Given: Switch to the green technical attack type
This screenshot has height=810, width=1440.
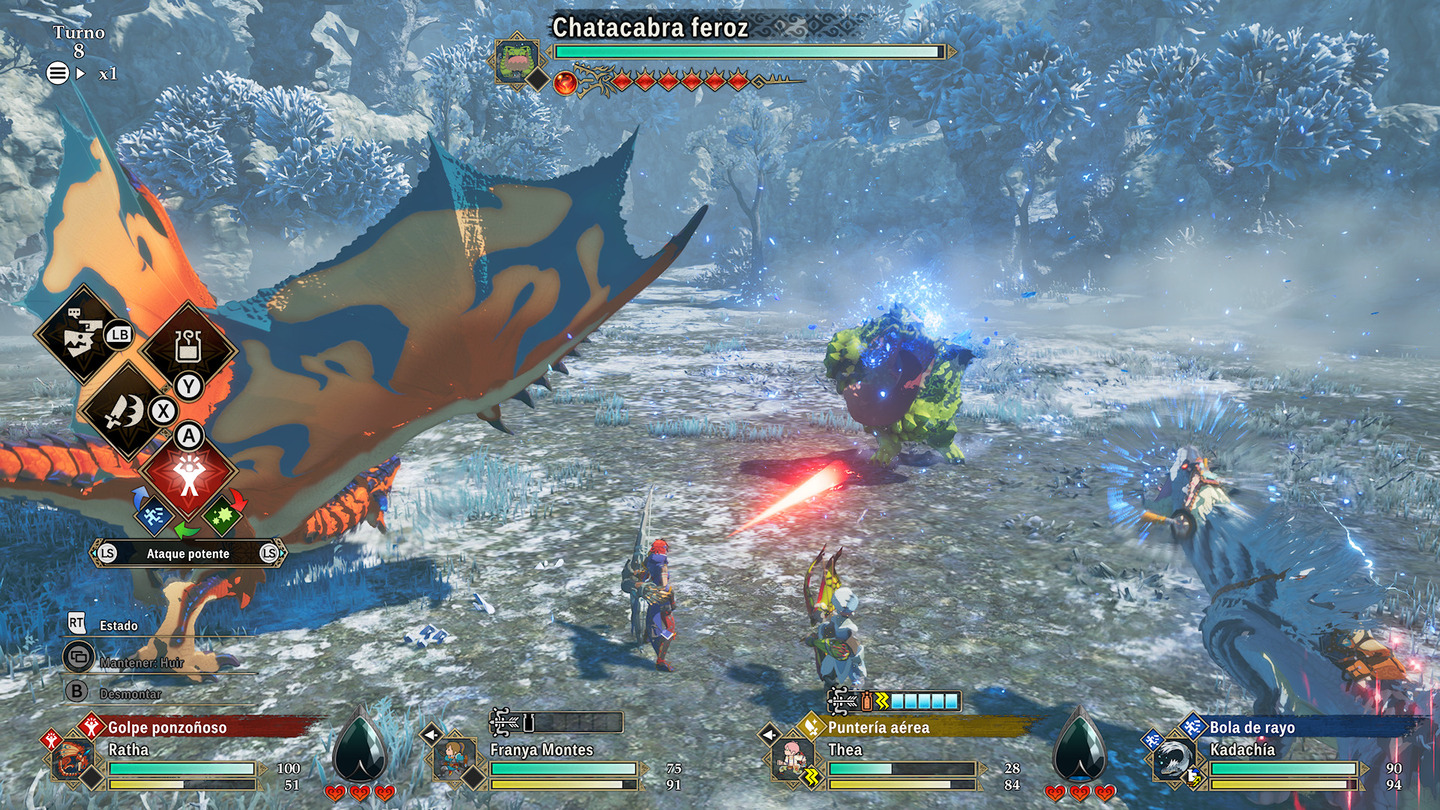Looking at the screenshot, I should 222,515.
